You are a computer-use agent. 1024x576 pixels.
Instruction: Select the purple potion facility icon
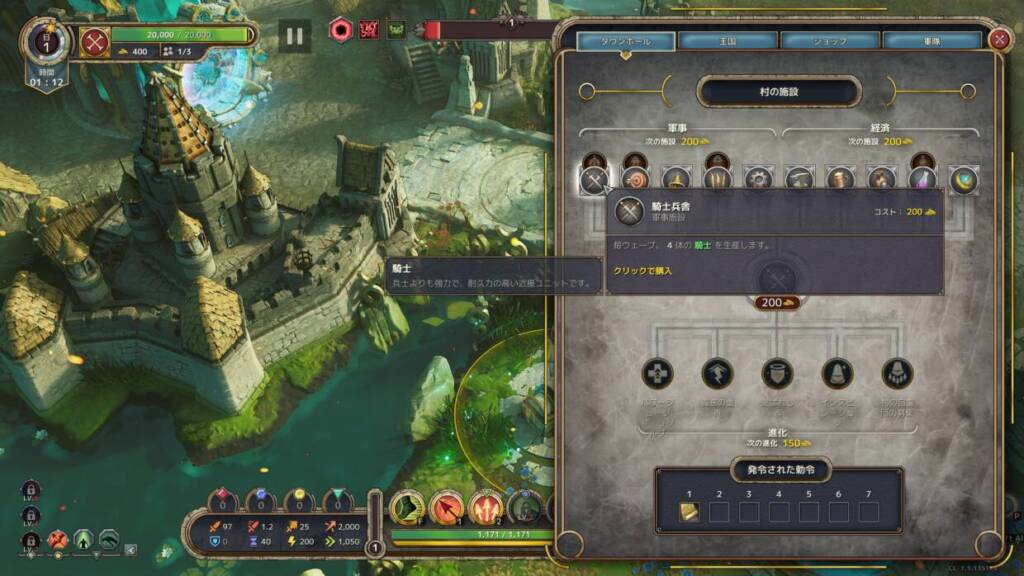click(922, 181)
